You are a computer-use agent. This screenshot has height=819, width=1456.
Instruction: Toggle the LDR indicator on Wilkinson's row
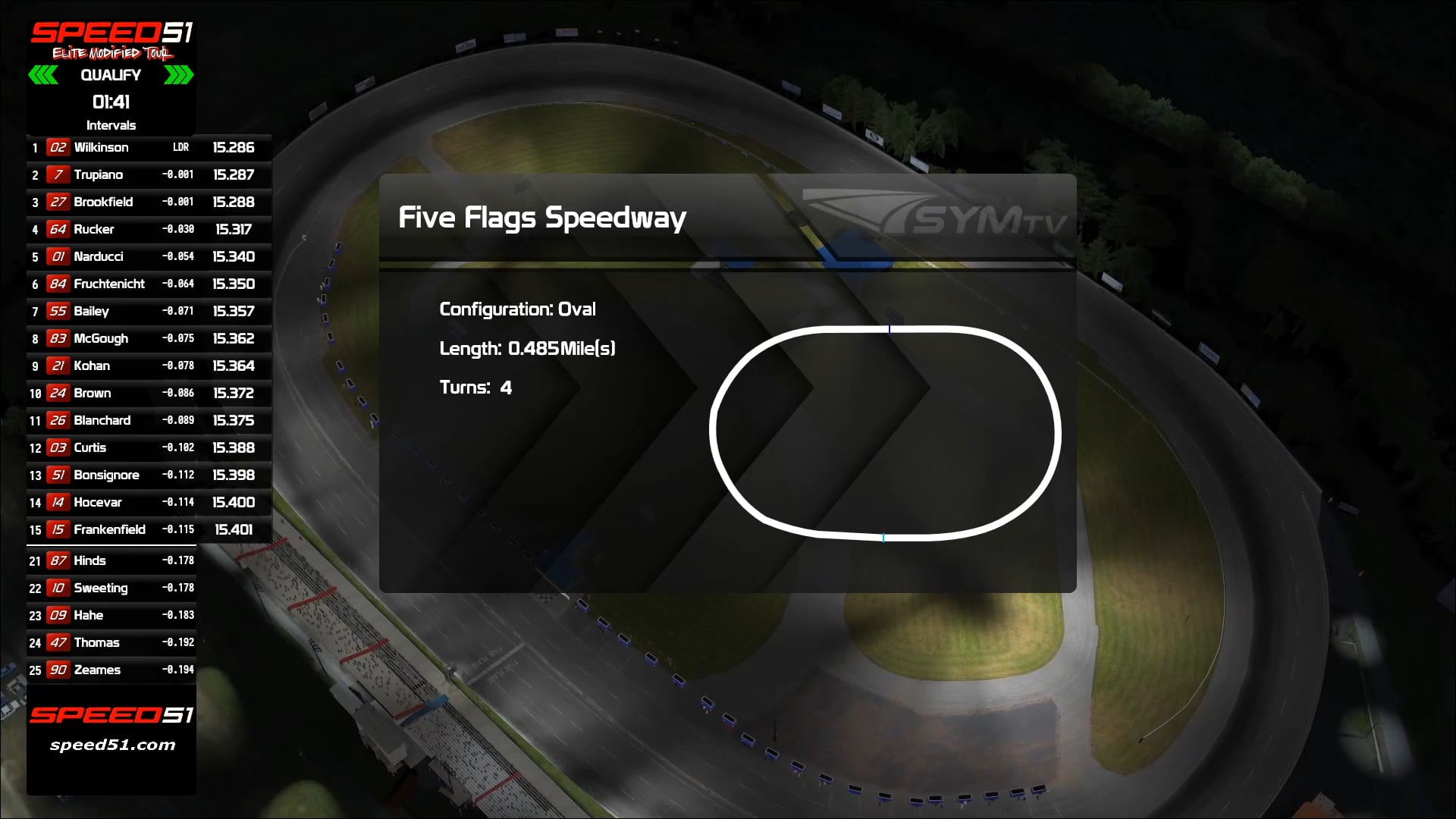coord(181,148)
